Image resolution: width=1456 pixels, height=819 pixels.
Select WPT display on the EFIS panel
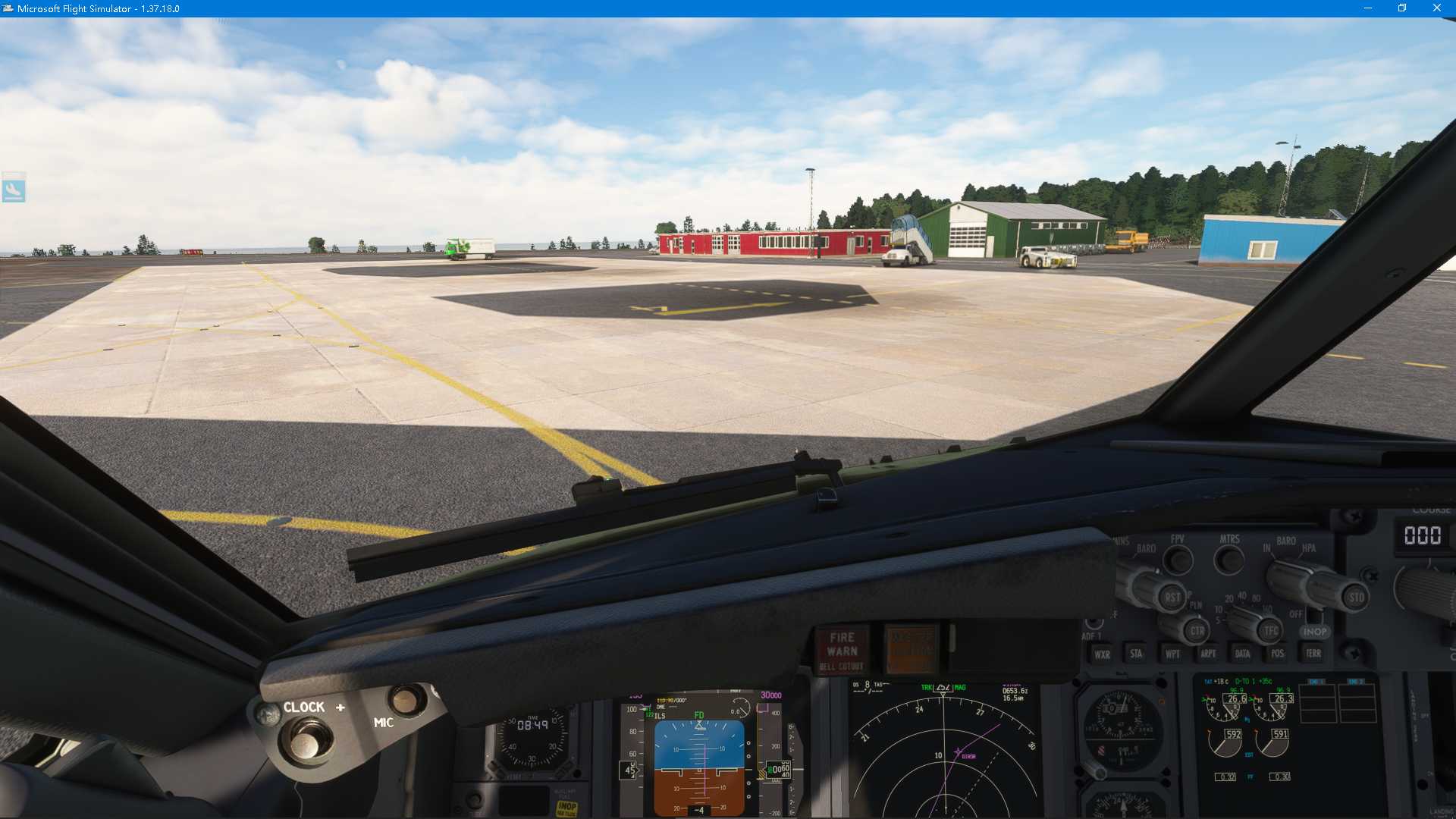1173,654
